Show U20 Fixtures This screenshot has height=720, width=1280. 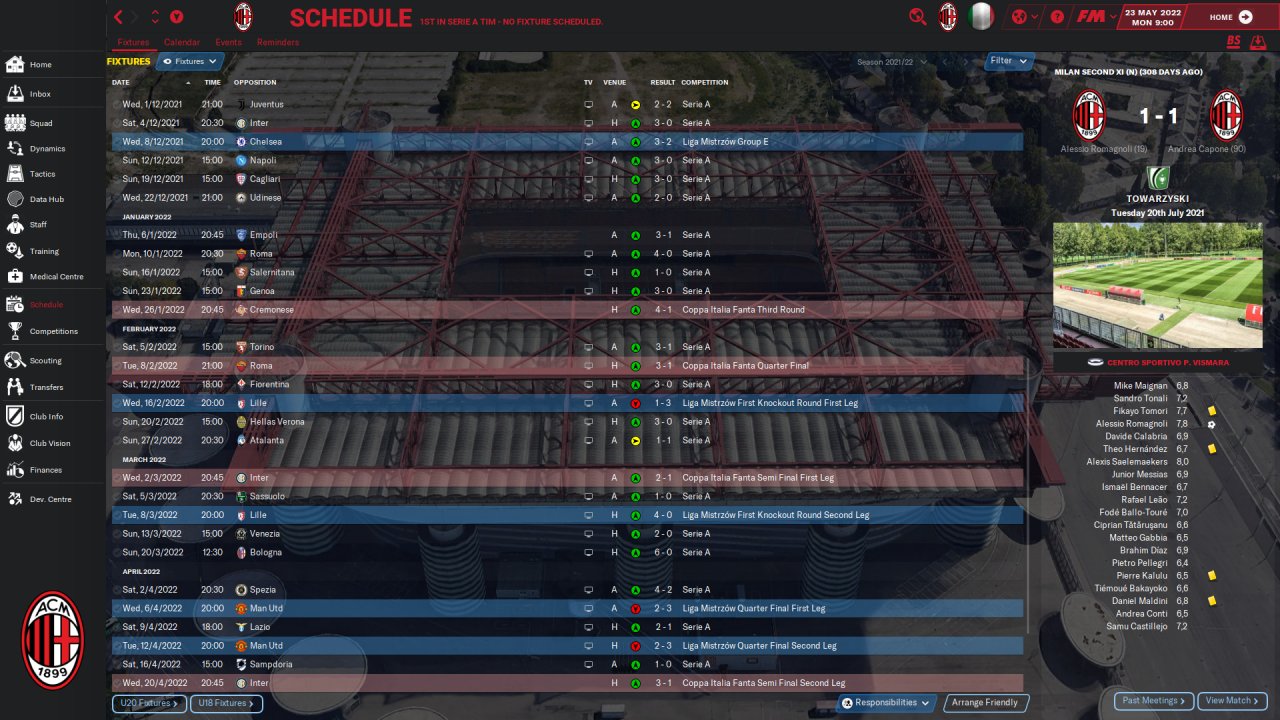click(148, 704)
